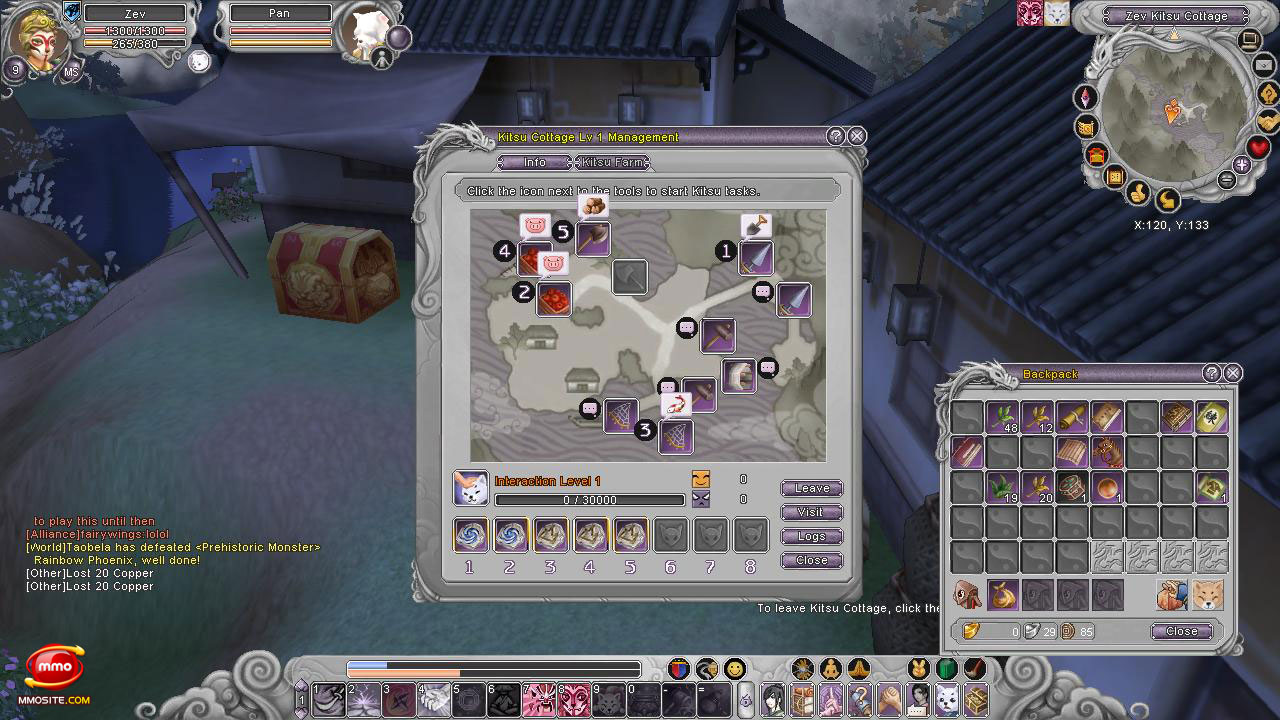Click the red heart icon by the minimap
1280x720 pixels.
[1258, 148]
